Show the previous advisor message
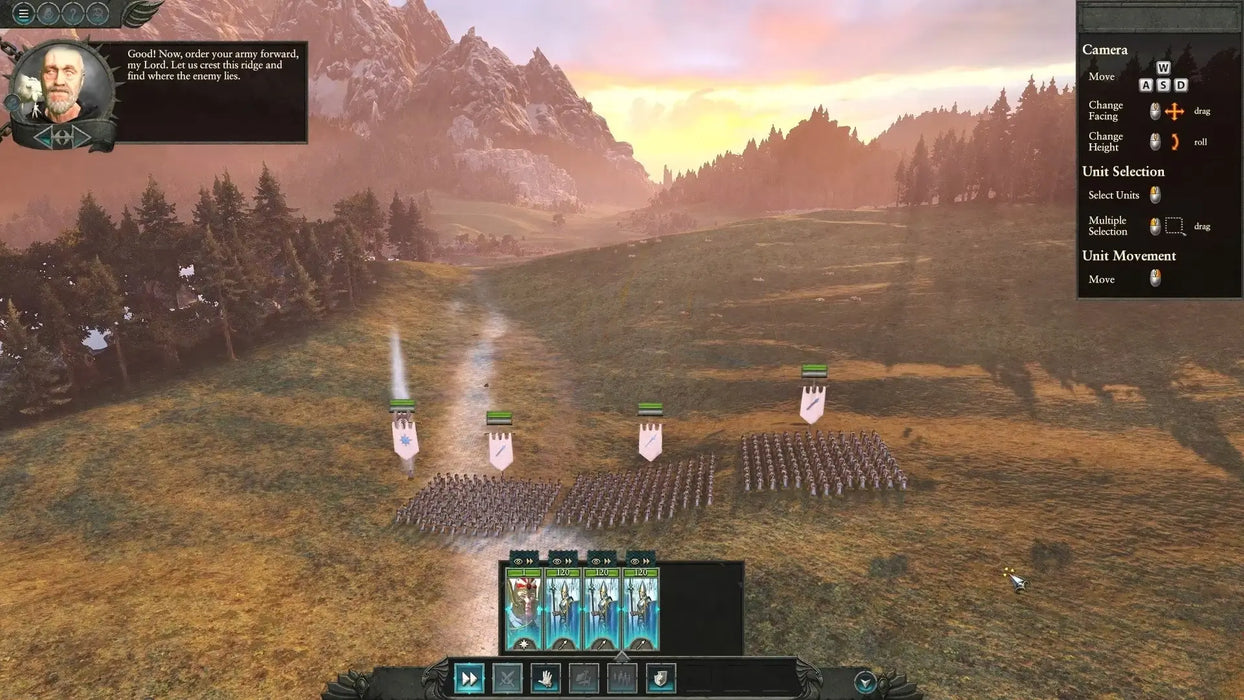 pyautogui.click(x=43, y=135)
